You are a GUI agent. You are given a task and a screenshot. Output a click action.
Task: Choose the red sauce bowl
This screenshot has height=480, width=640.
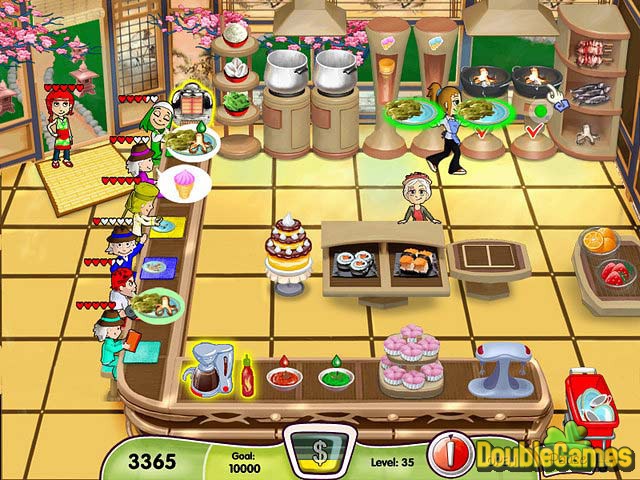click(x=284, y=379)
